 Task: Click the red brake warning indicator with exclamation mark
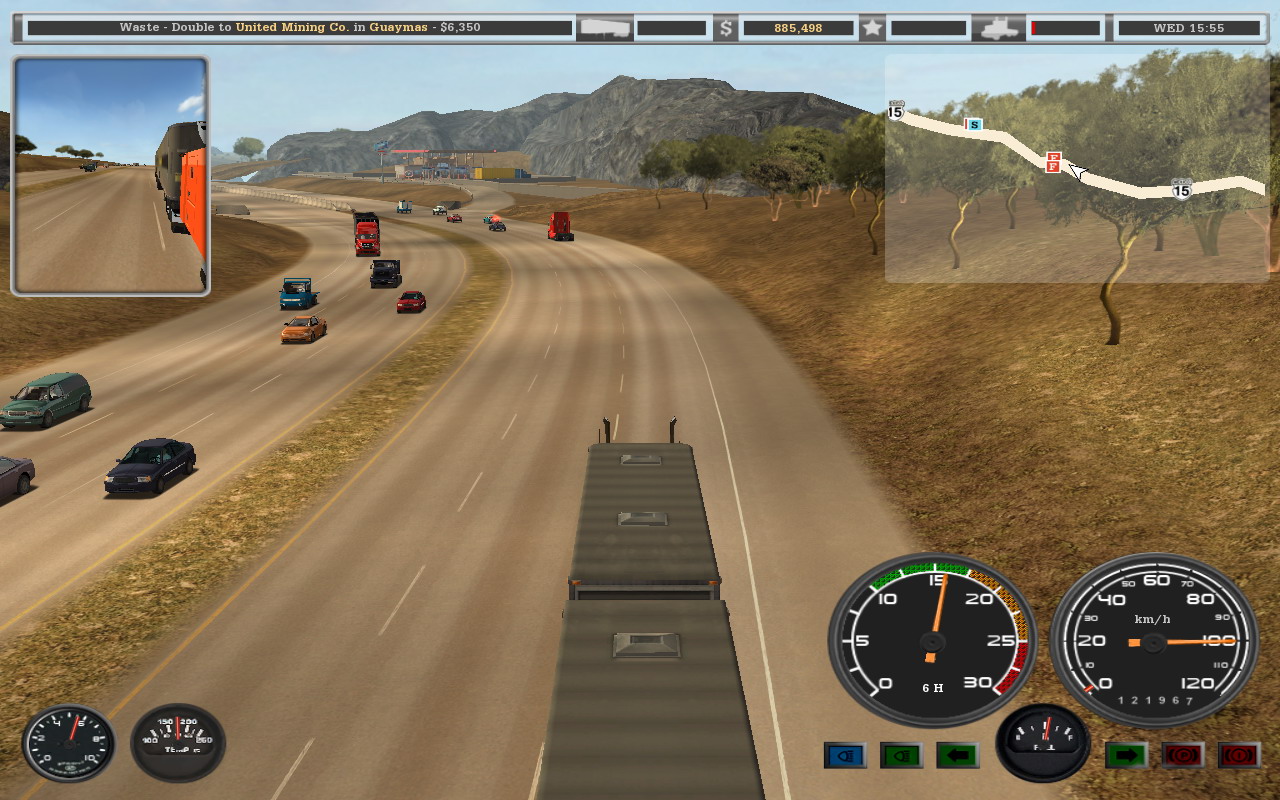(1238, 755)
